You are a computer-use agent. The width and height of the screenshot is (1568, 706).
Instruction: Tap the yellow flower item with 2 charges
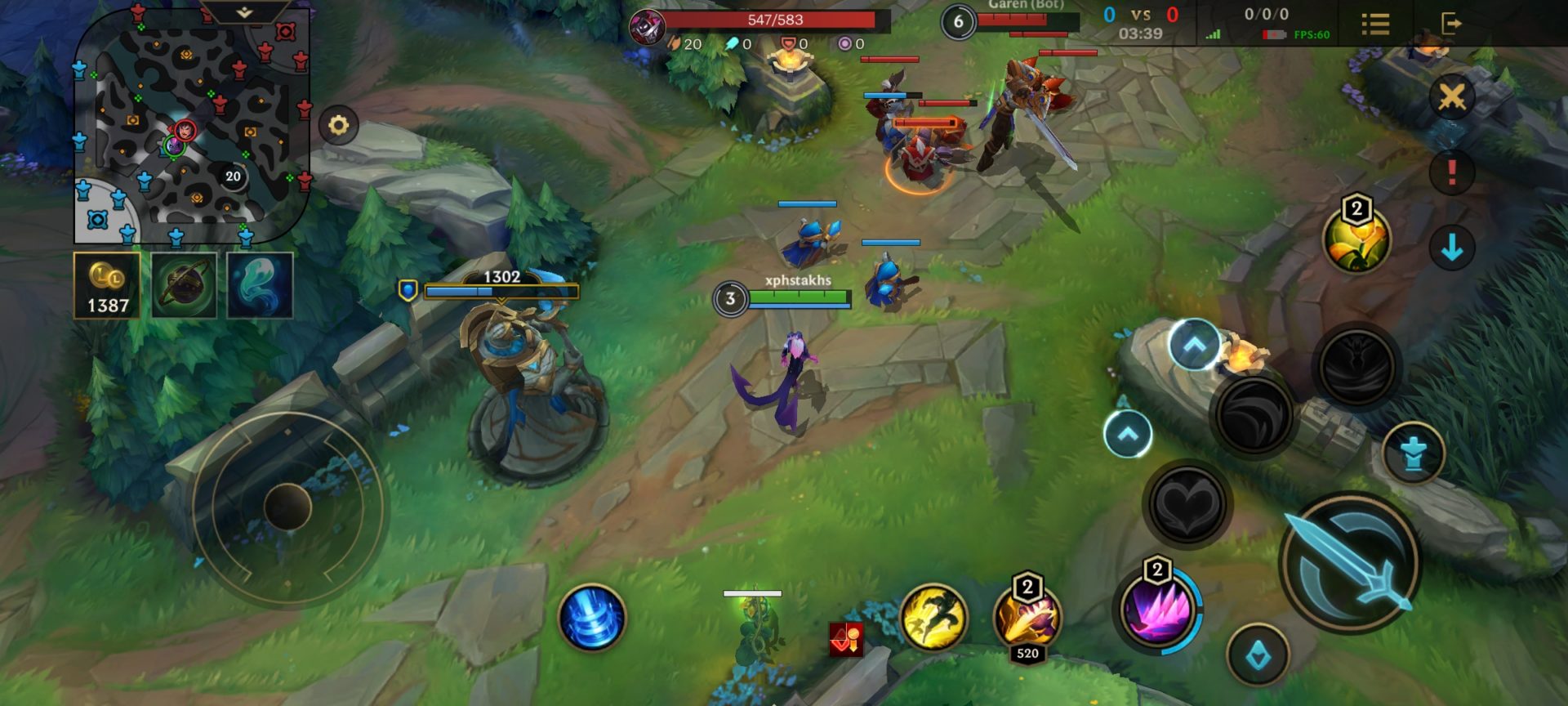point(1356,241)
